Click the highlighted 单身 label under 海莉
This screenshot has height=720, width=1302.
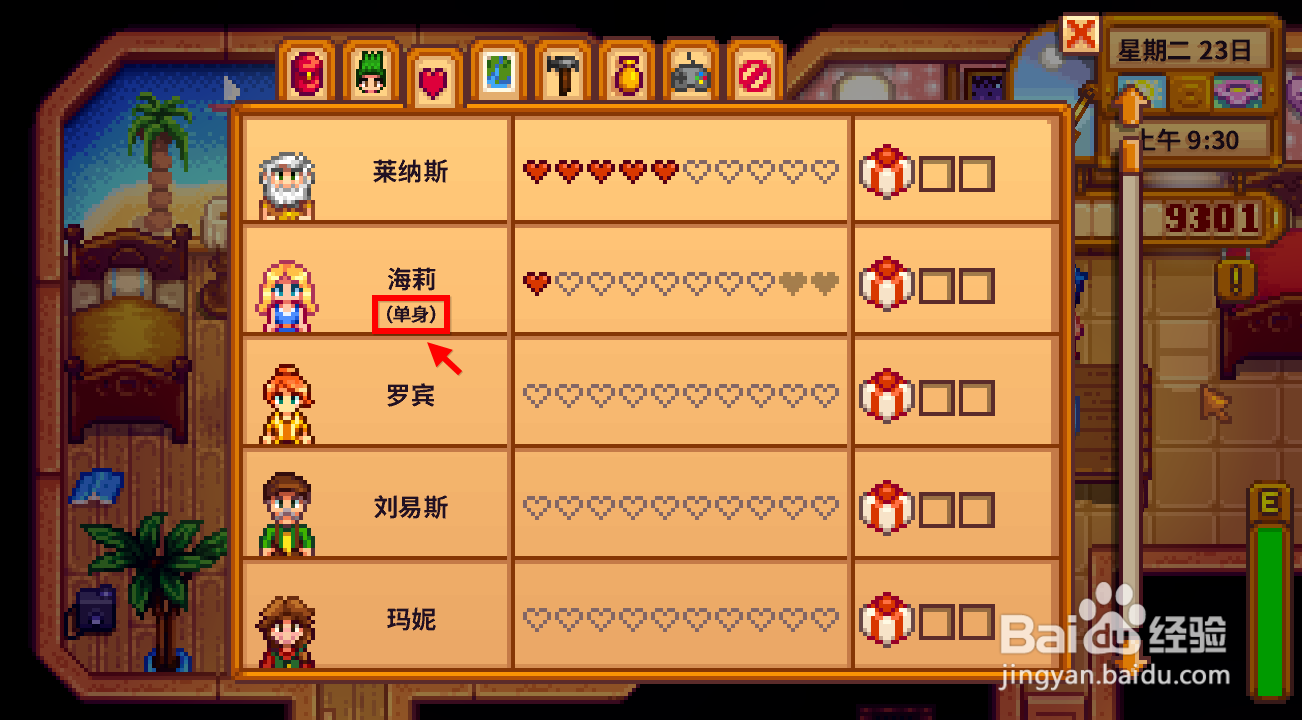[x=408, y=314]
